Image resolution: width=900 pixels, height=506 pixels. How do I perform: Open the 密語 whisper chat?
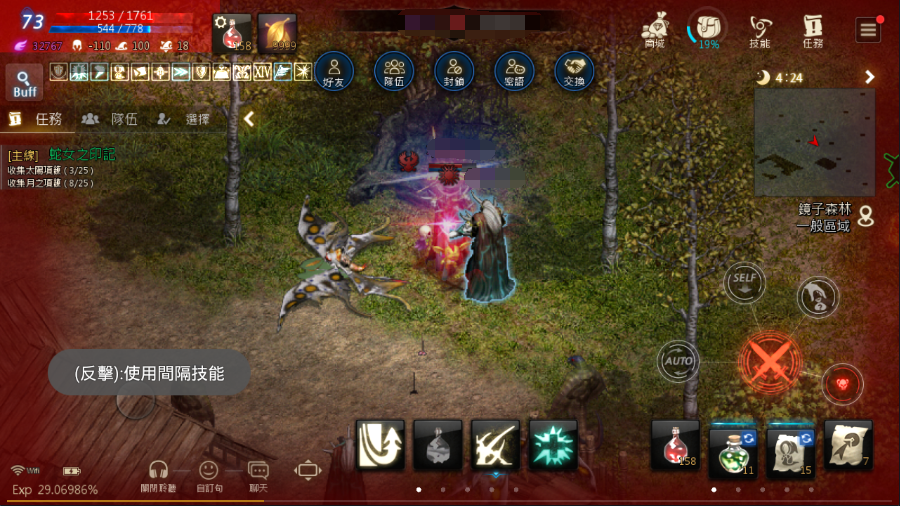pyautogui.click(x=514, y=71)
